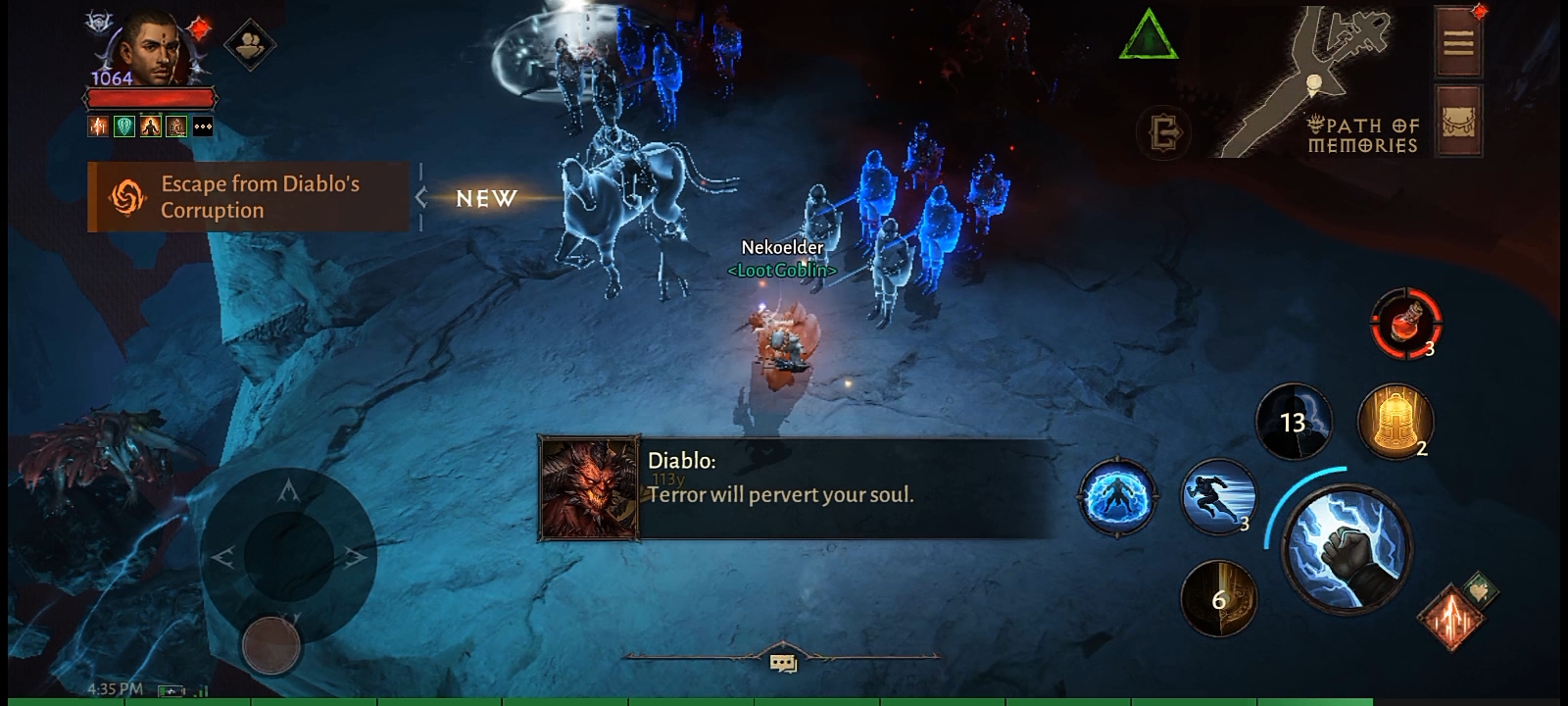Activate the golden bell skill
This screenshot has width=1568, height=706.
coord(1394,422)
